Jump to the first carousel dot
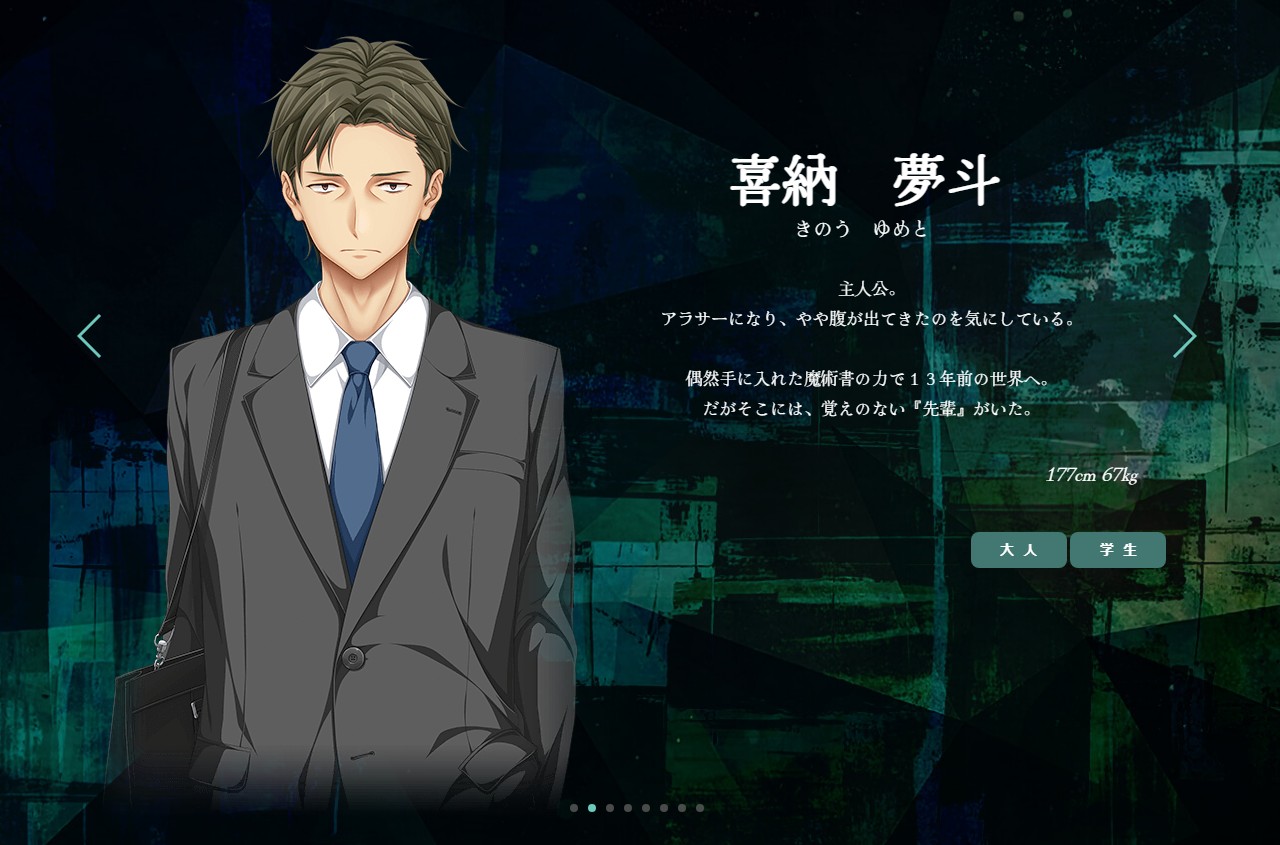This screenshot has width=1280, height=845. [574, 808]
